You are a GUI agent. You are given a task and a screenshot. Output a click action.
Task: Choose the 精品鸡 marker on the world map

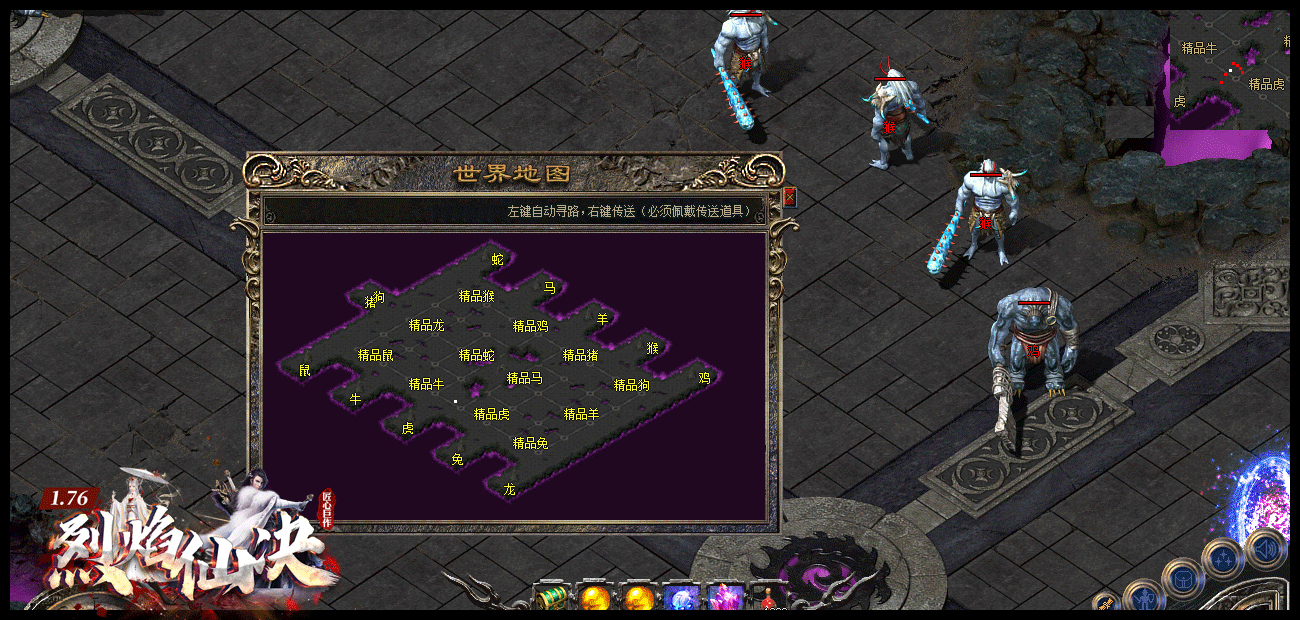[x=530, y=326]
